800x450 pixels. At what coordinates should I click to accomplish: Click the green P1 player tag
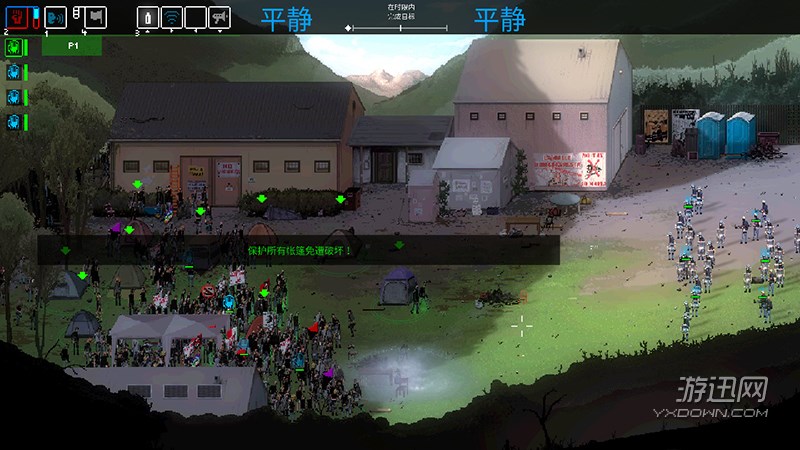(72, 46)
